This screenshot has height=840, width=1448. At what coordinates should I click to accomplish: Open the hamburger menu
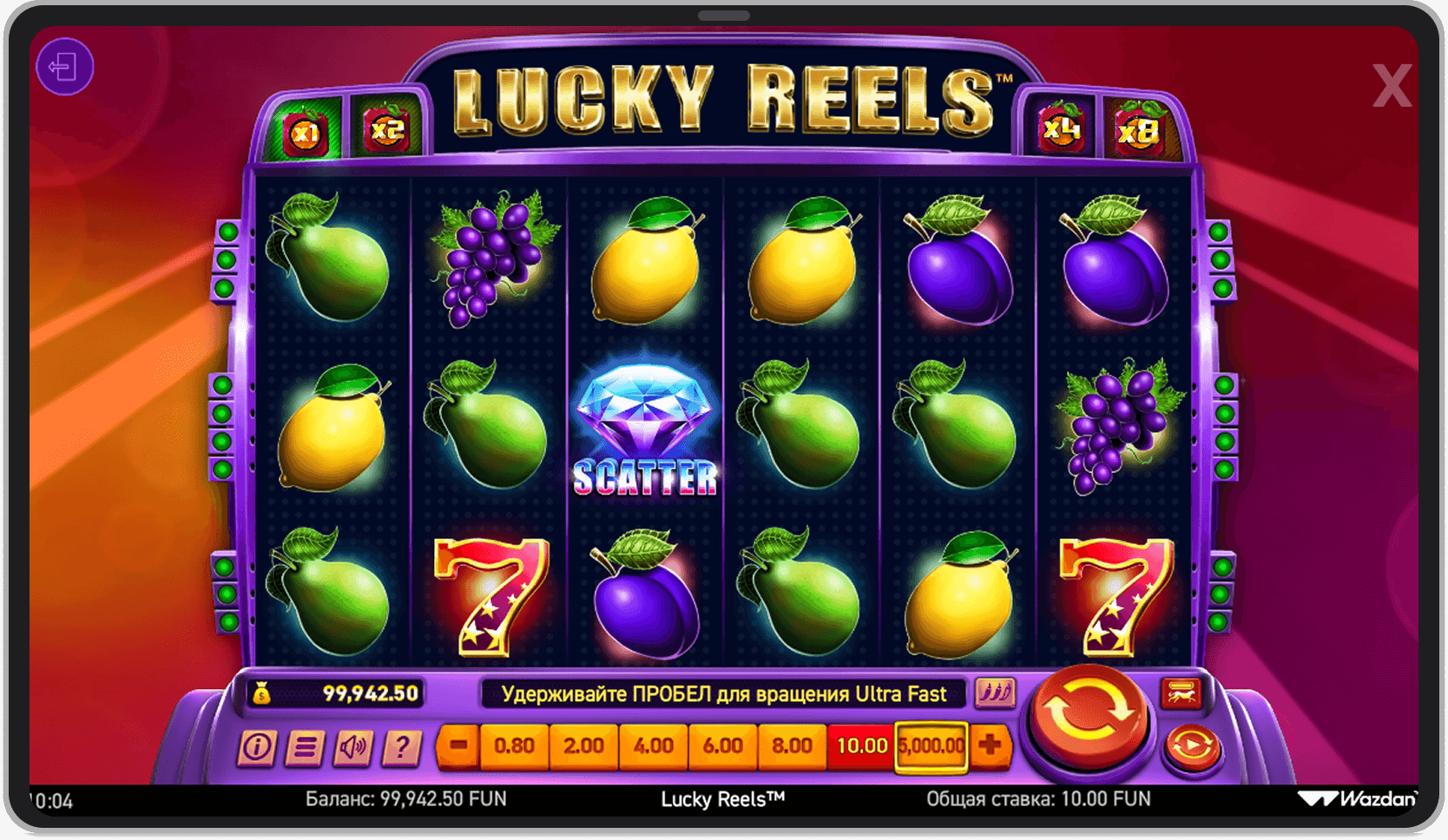click(305, 746)
